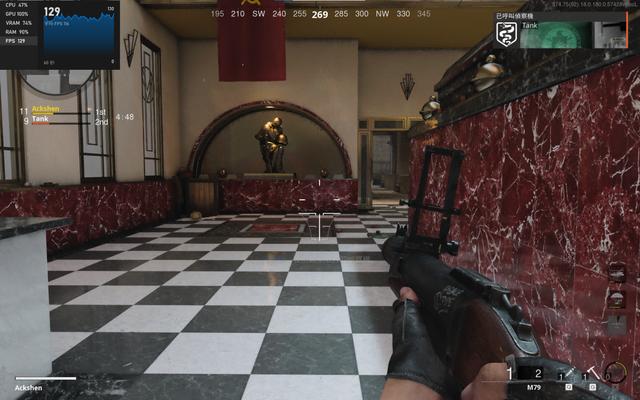Select the tomahawk lethal equipment icon

(x=595, y=374)
